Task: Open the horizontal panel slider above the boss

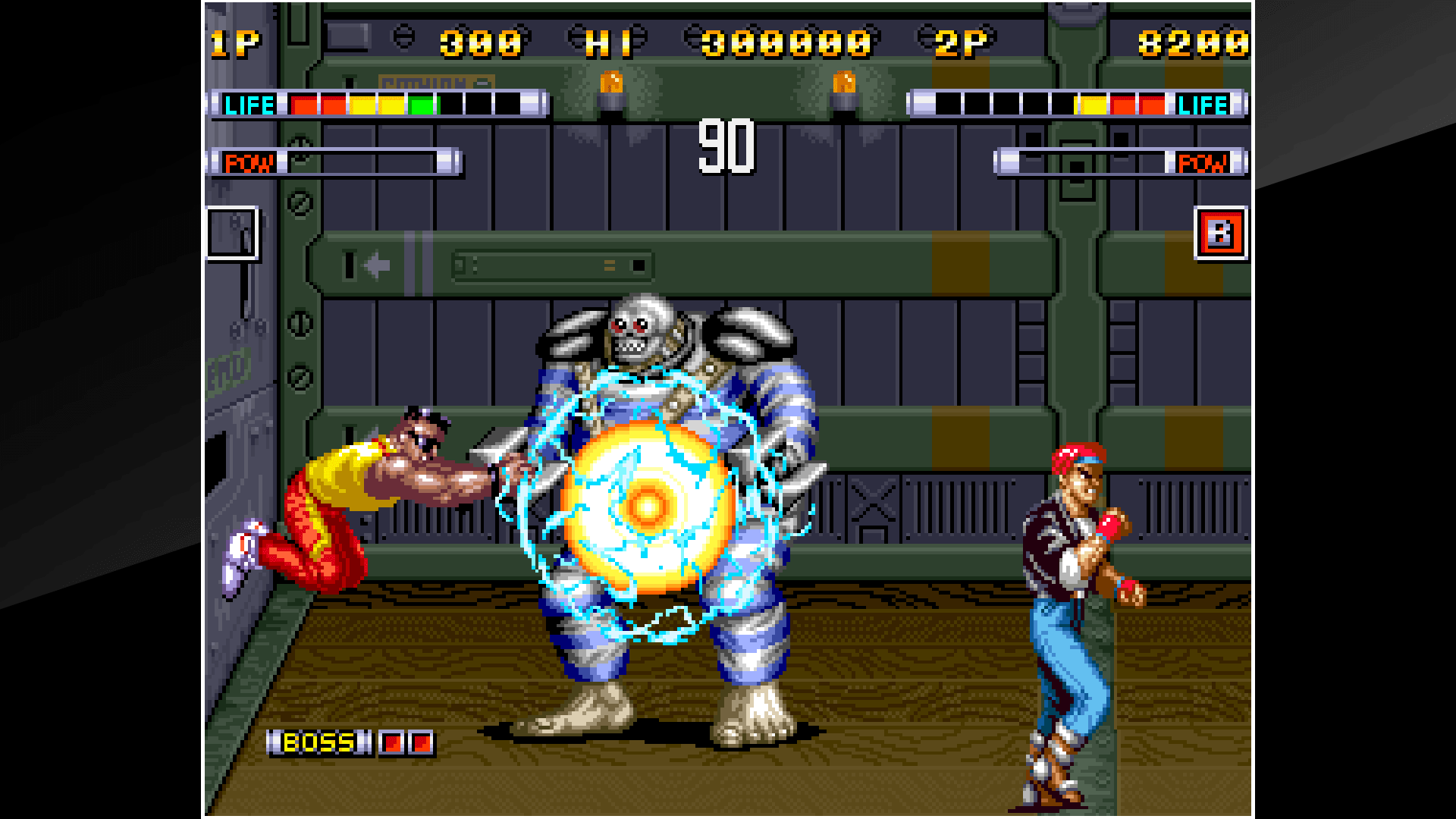Action: click(x=552, y=268)
